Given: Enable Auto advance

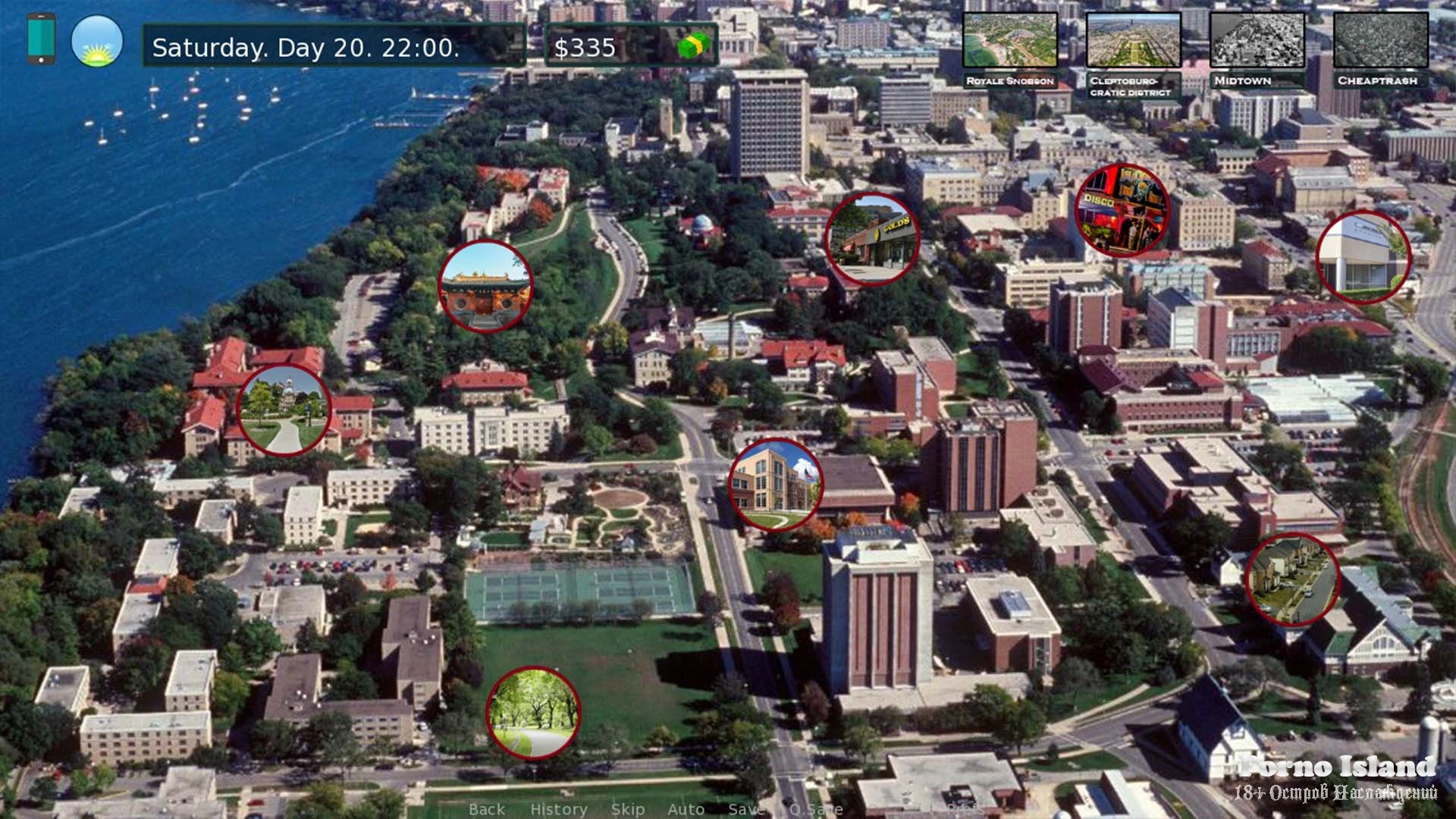Looking at the screenshot, I should tap(686, 809).
